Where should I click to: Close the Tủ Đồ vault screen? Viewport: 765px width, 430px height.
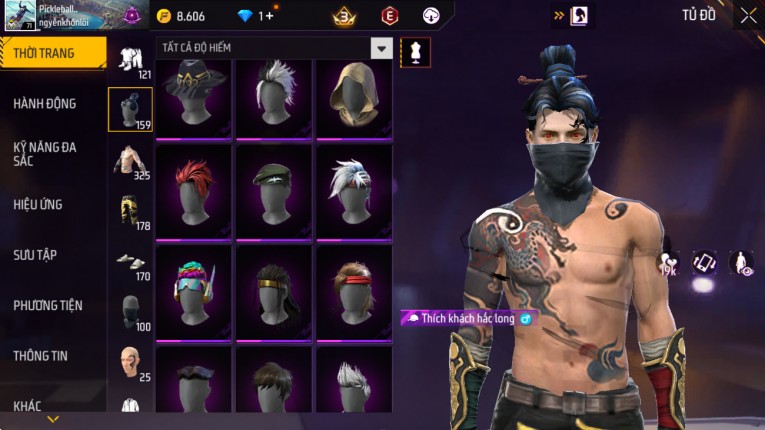click(x=748, y=15)
